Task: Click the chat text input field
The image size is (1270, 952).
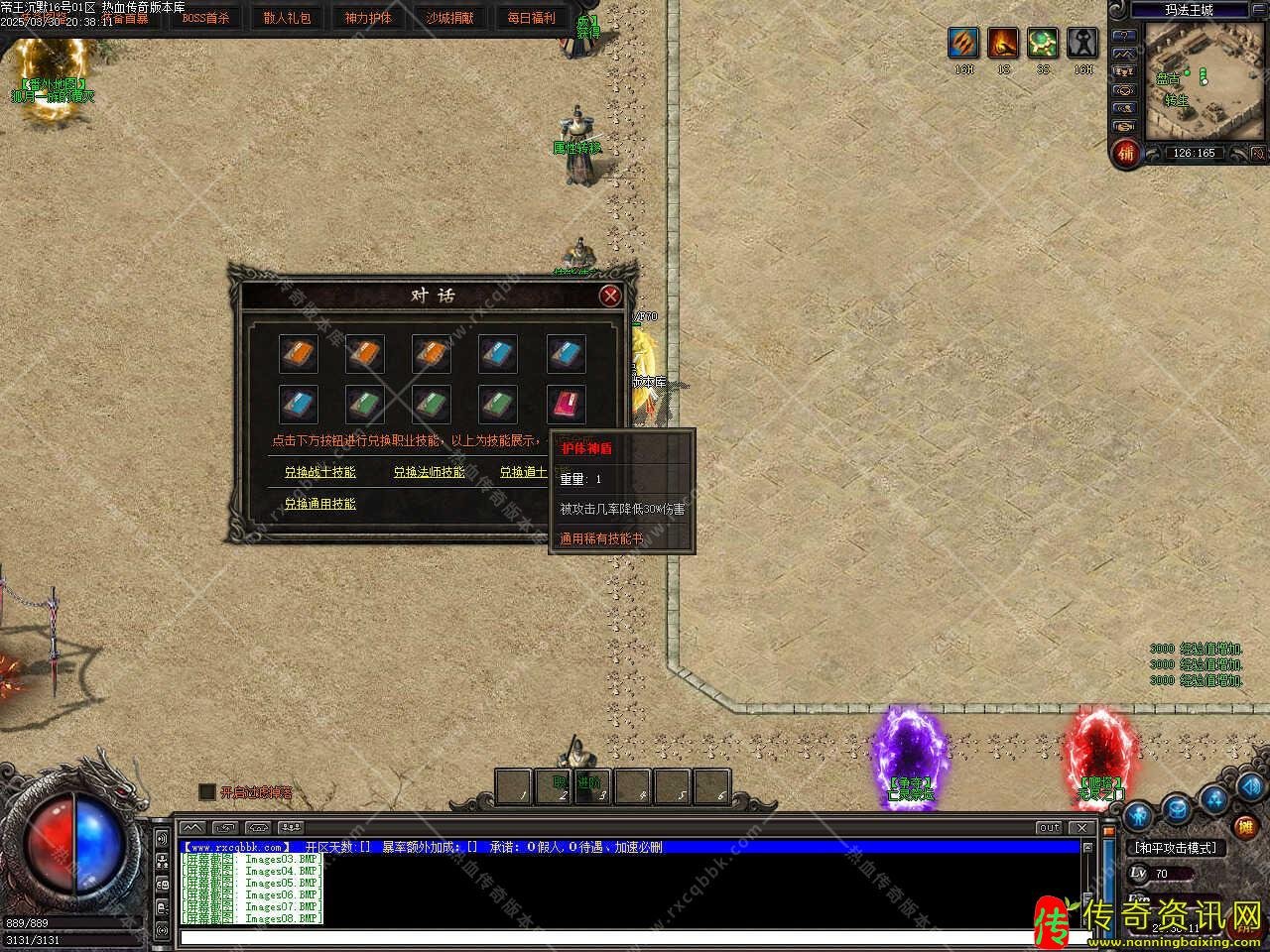Action: [x=625, y=937]
